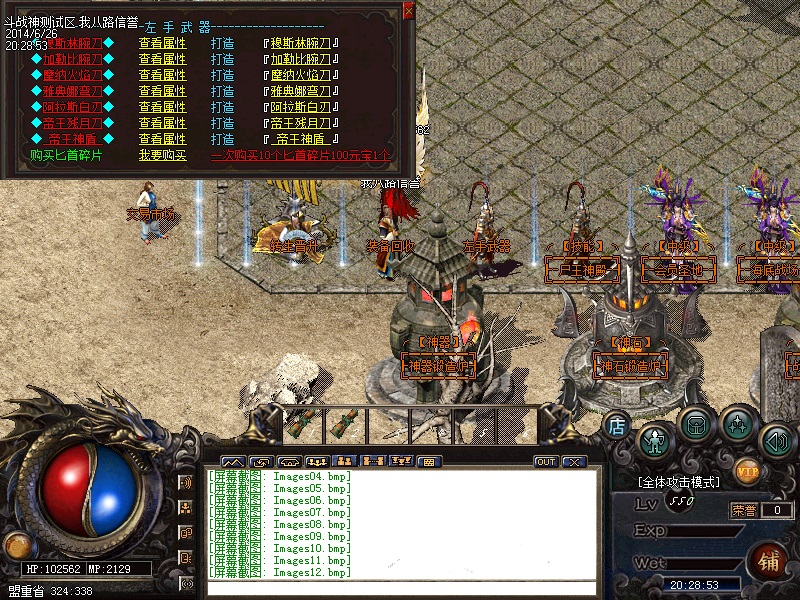Forge the 加勒比腕刀 weapon

click(x=223, y=59)
